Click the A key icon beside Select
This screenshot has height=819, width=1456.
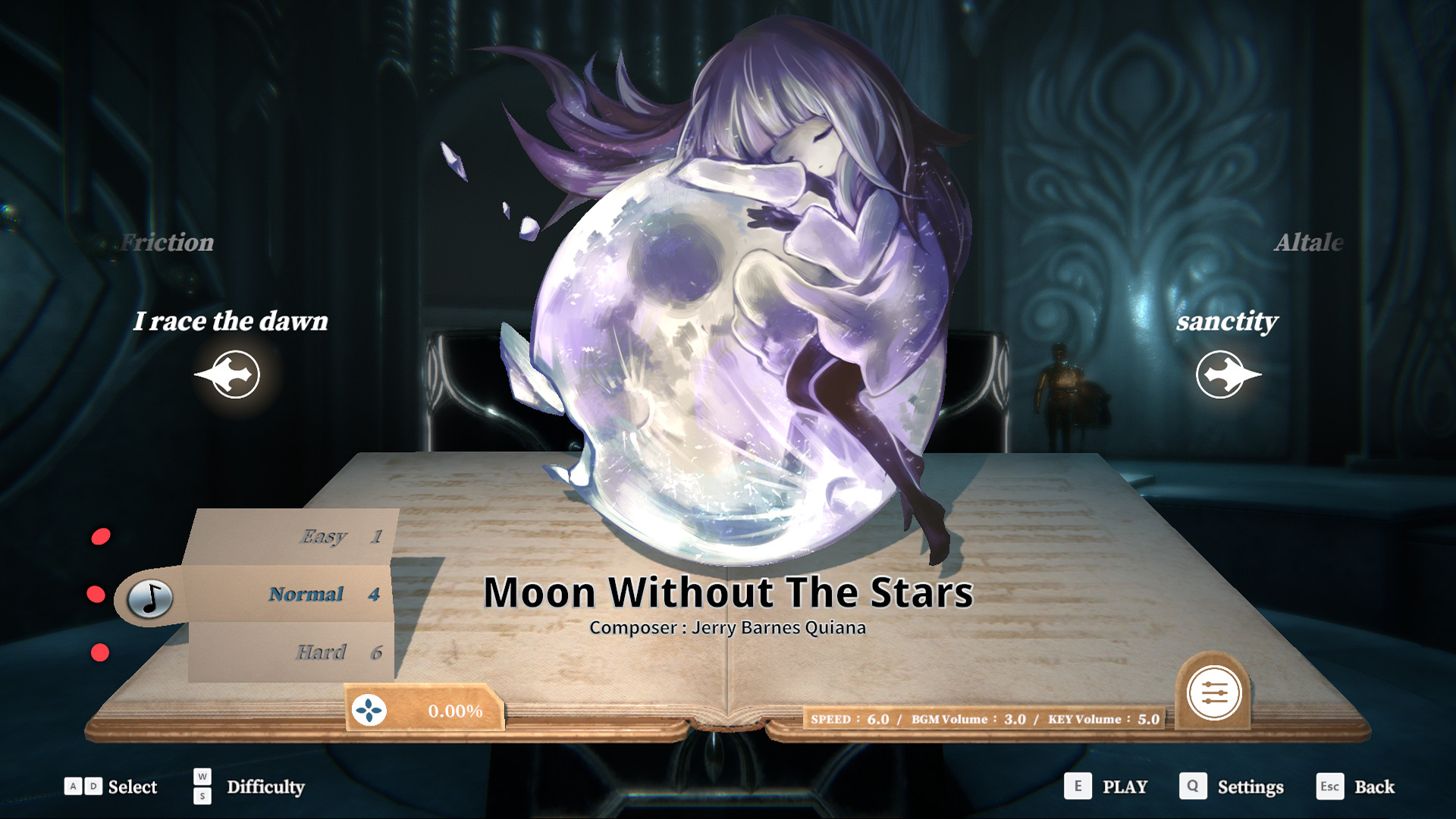tap(73, 787)
